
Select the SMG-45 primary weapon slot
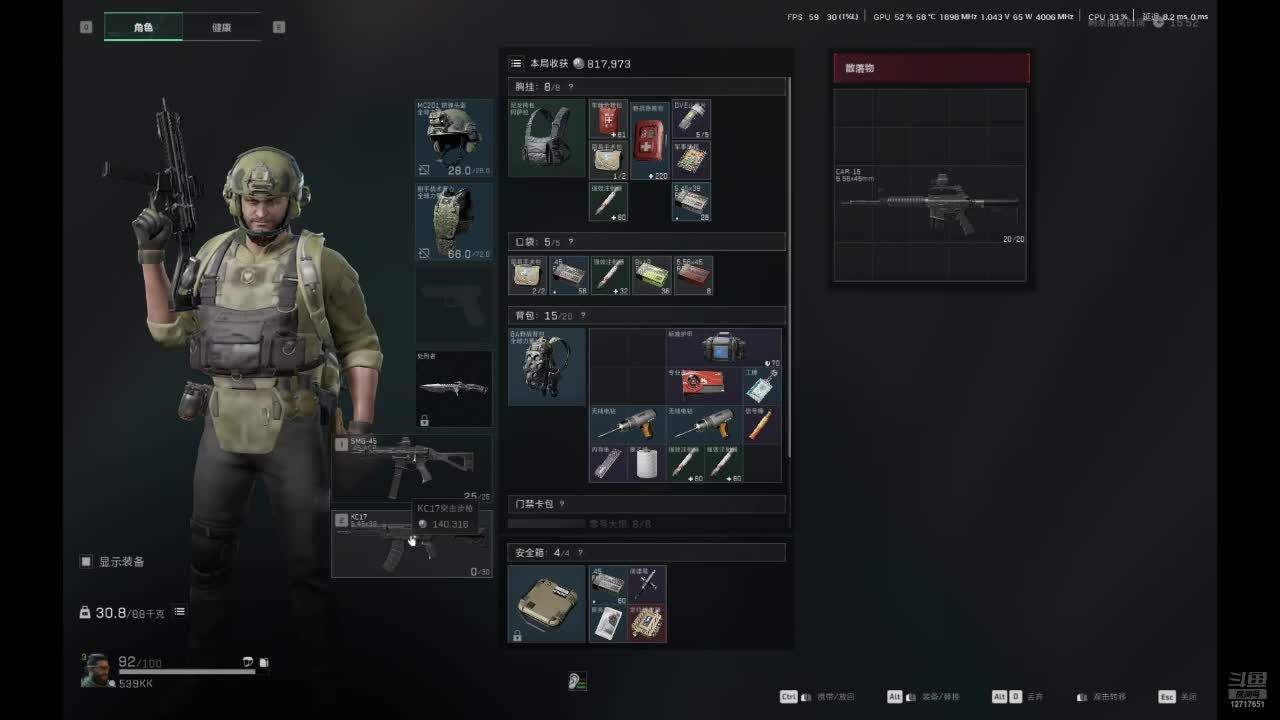(x=412, y=468)
